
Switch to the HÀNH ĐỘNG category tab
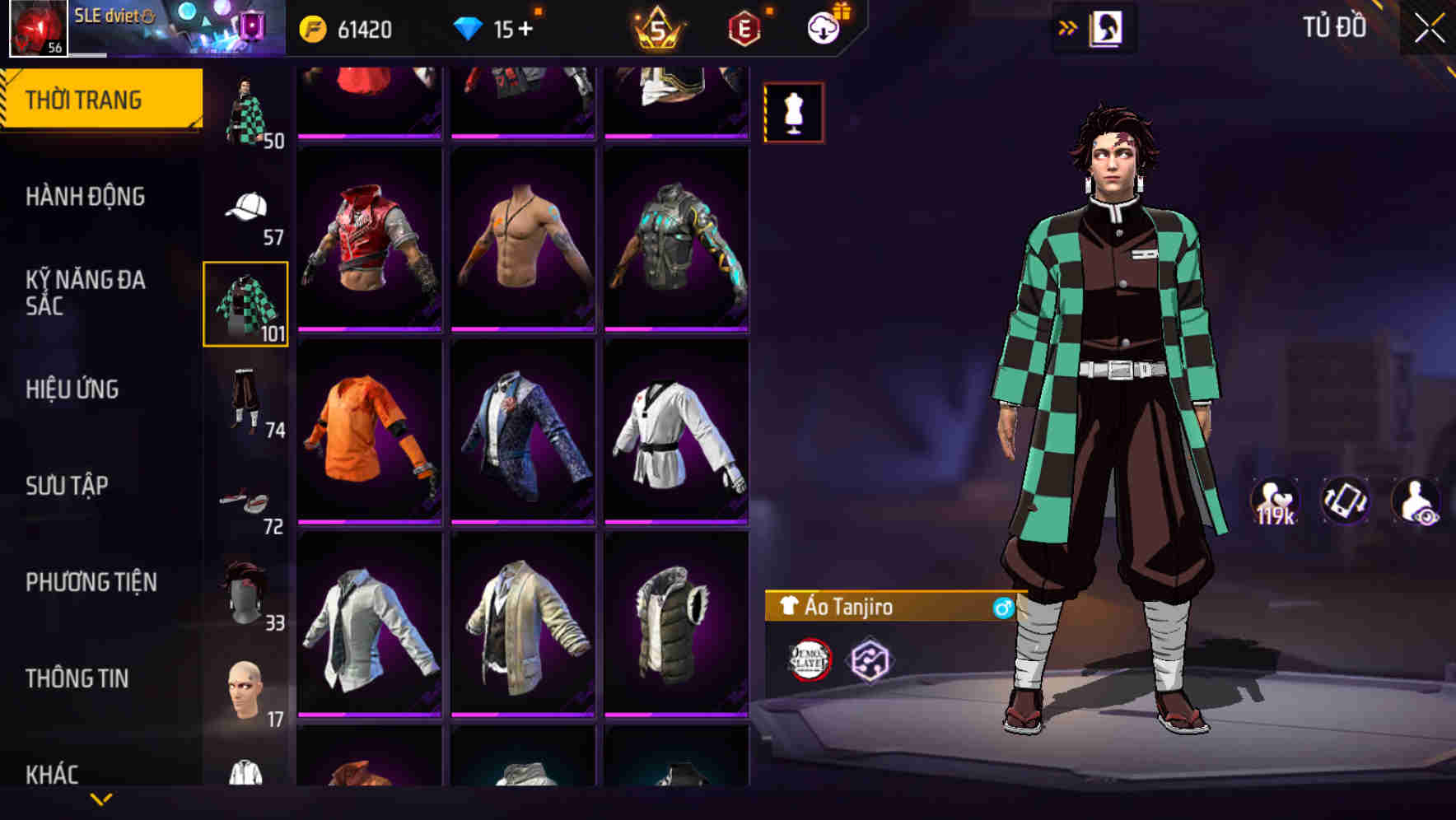pyautogui.click(x=86, y=198)
